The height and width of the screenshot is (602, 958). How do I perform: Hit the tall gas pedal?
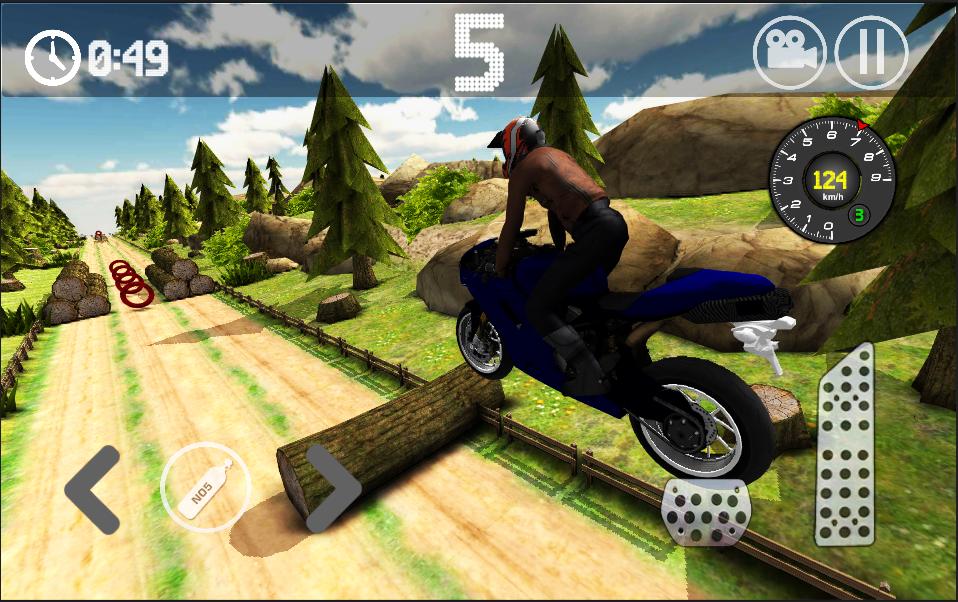click(845, 445)
